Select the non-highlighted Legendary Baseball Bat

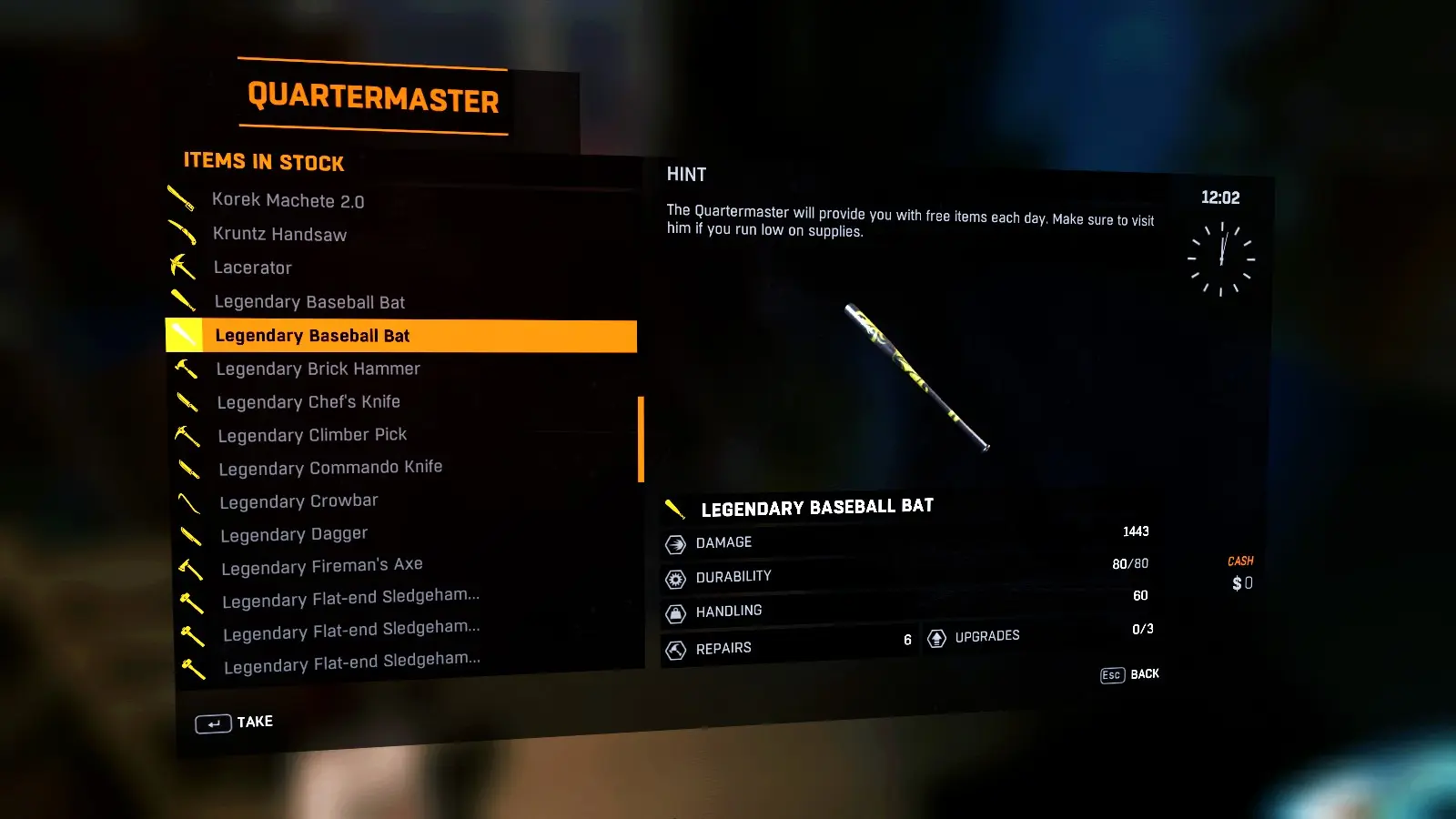pos(309,302)
